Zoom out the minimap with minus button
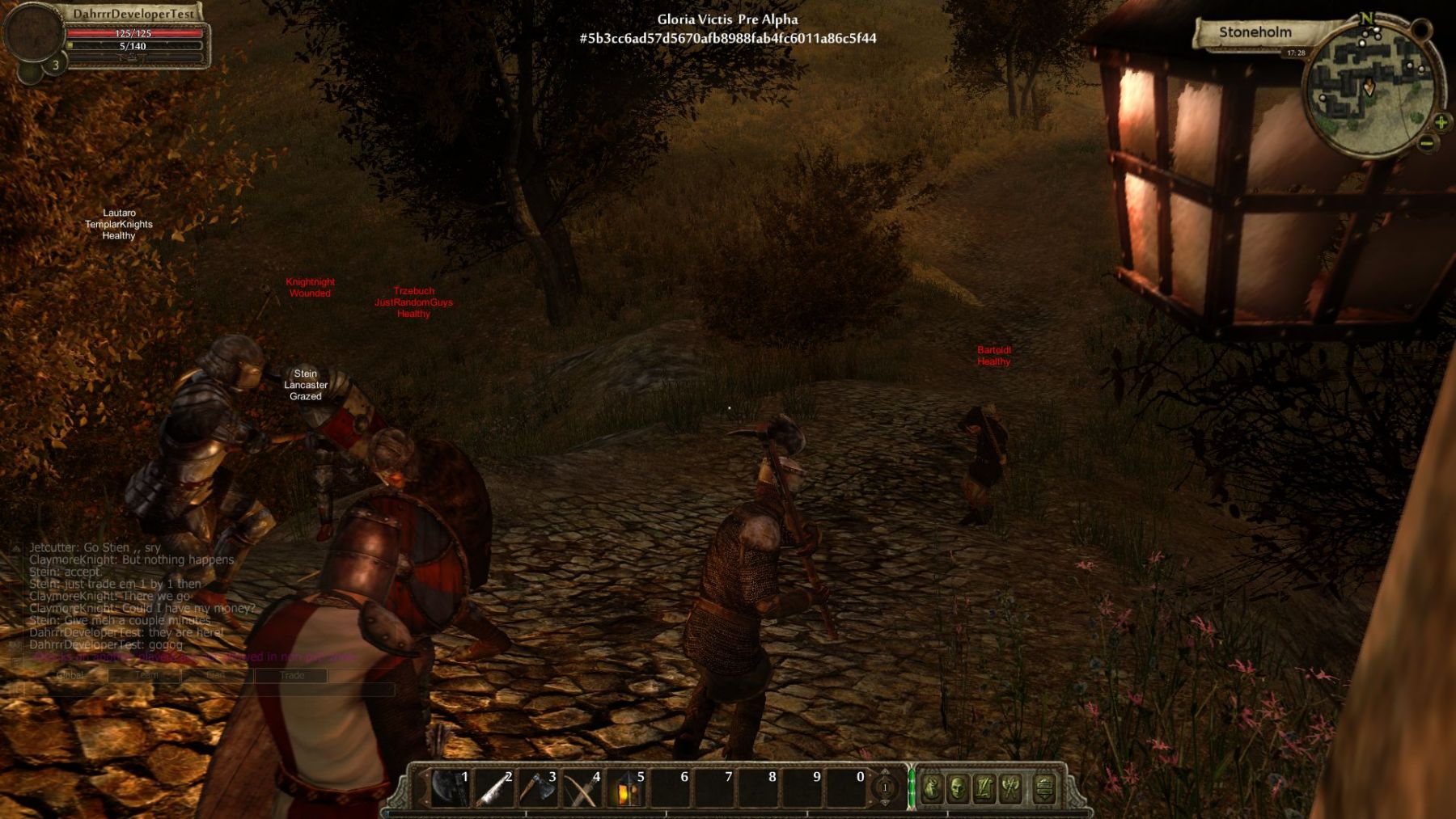The width and height of the screenshot is (1456, 819). (x=1427, y=144)
